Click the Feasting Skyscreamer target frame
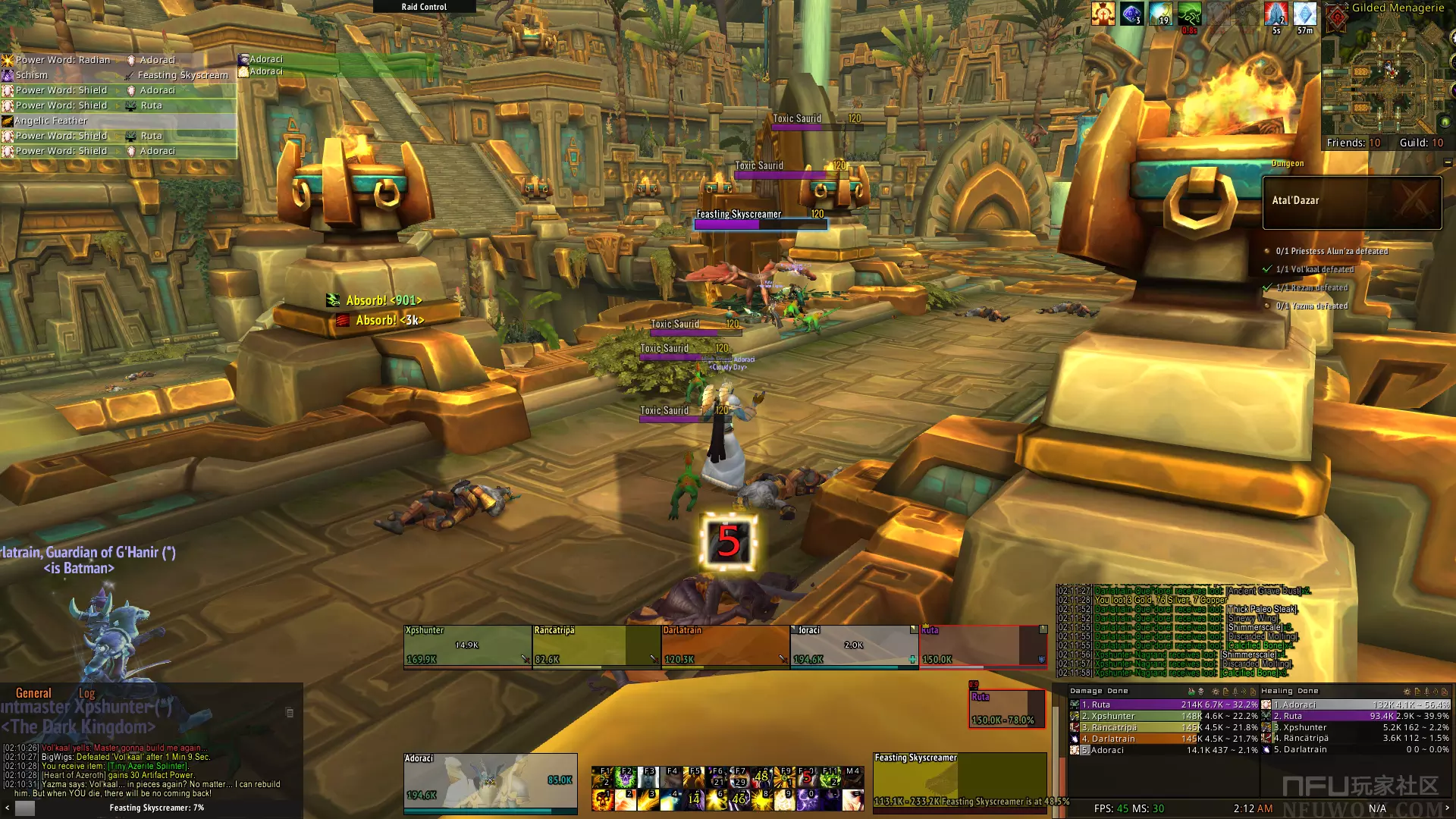1456x819 pixels. pyautogui.click(x=959, y=781)
